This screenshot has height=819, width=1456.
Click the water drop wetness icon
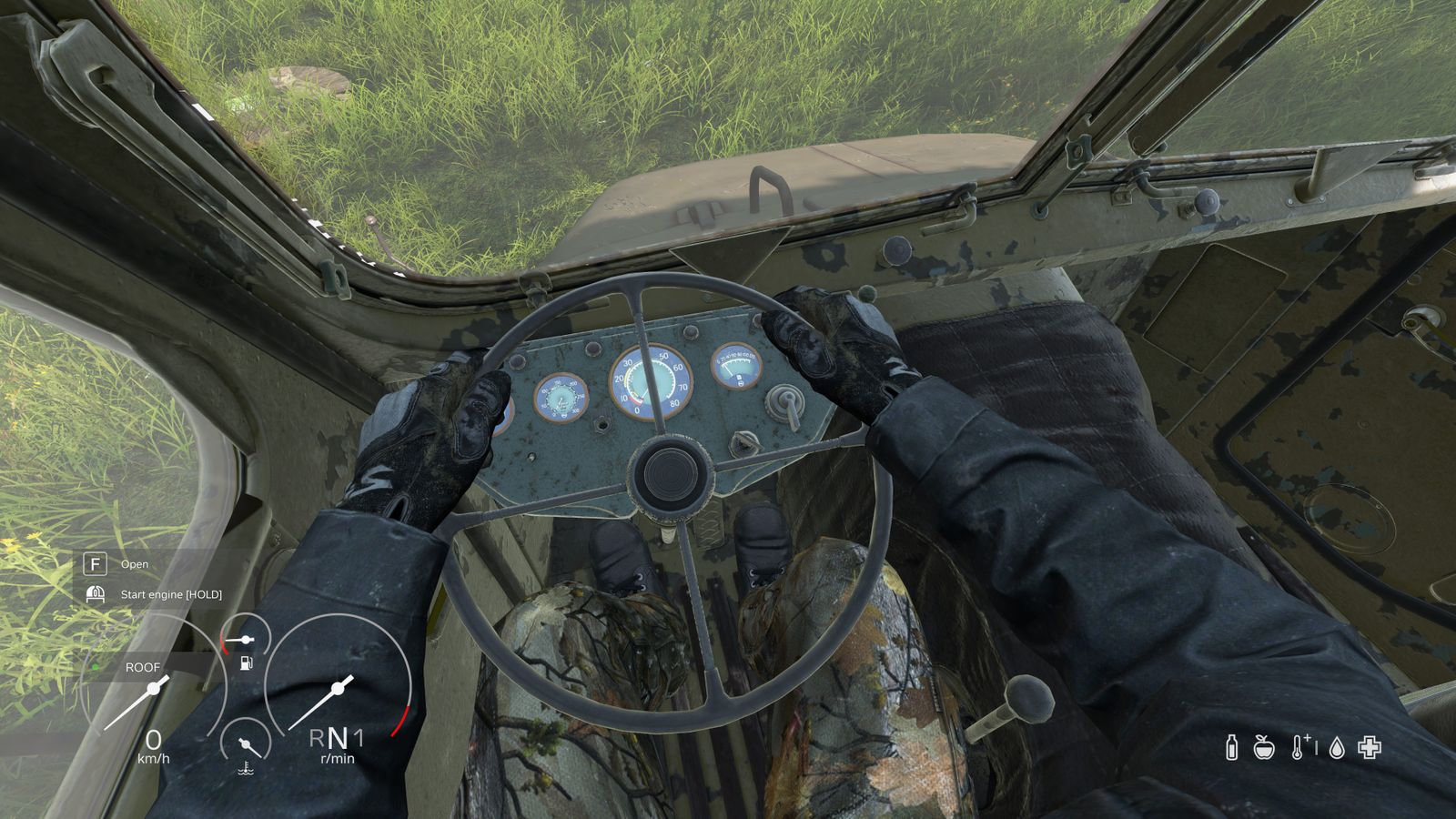point(1336,748)
